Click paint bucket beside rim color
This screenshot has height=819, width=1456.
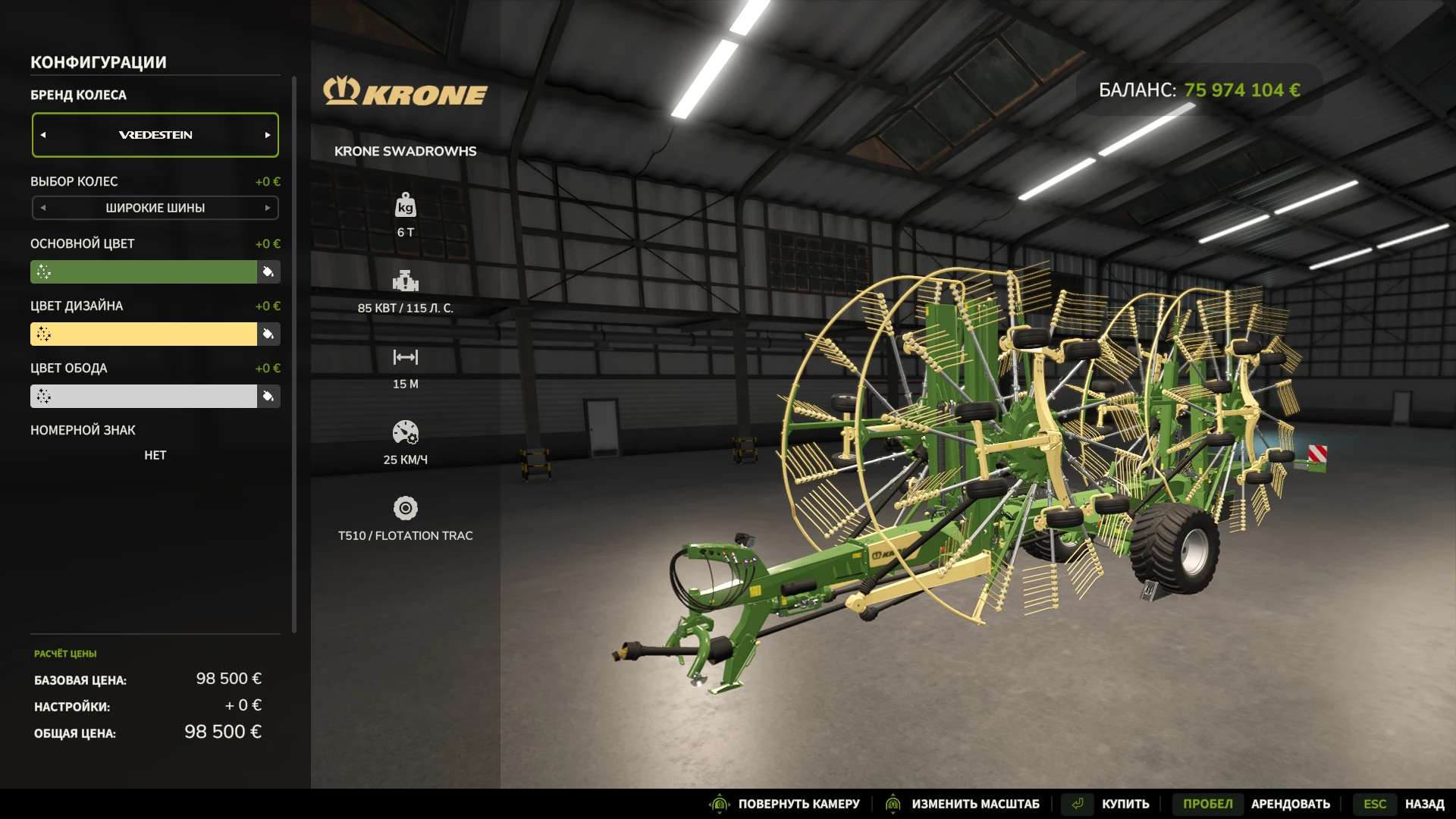point(268,396)
